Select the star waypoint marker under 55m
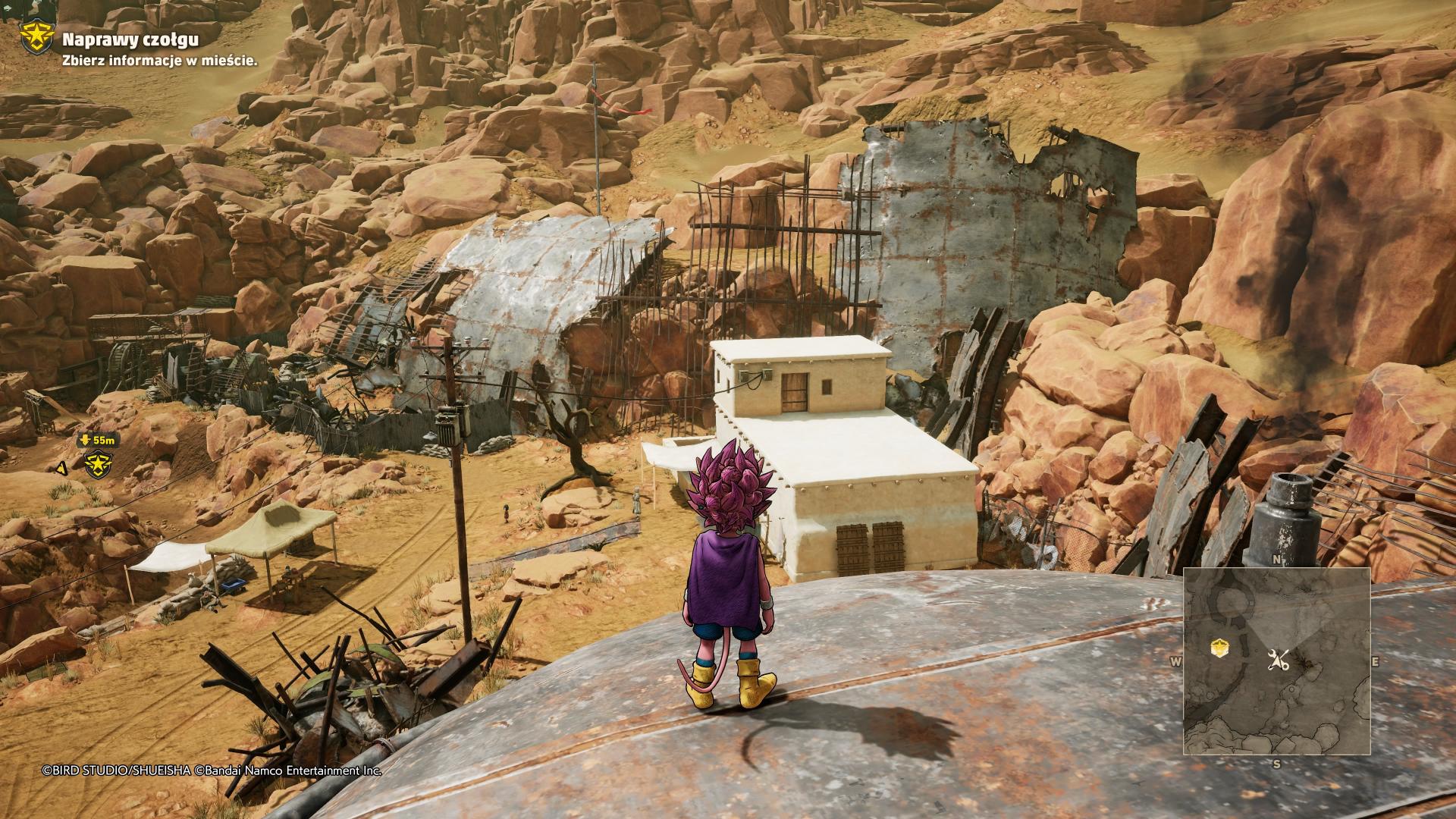The width and height of the screenshot is (1456, 819). pos(99,463)
